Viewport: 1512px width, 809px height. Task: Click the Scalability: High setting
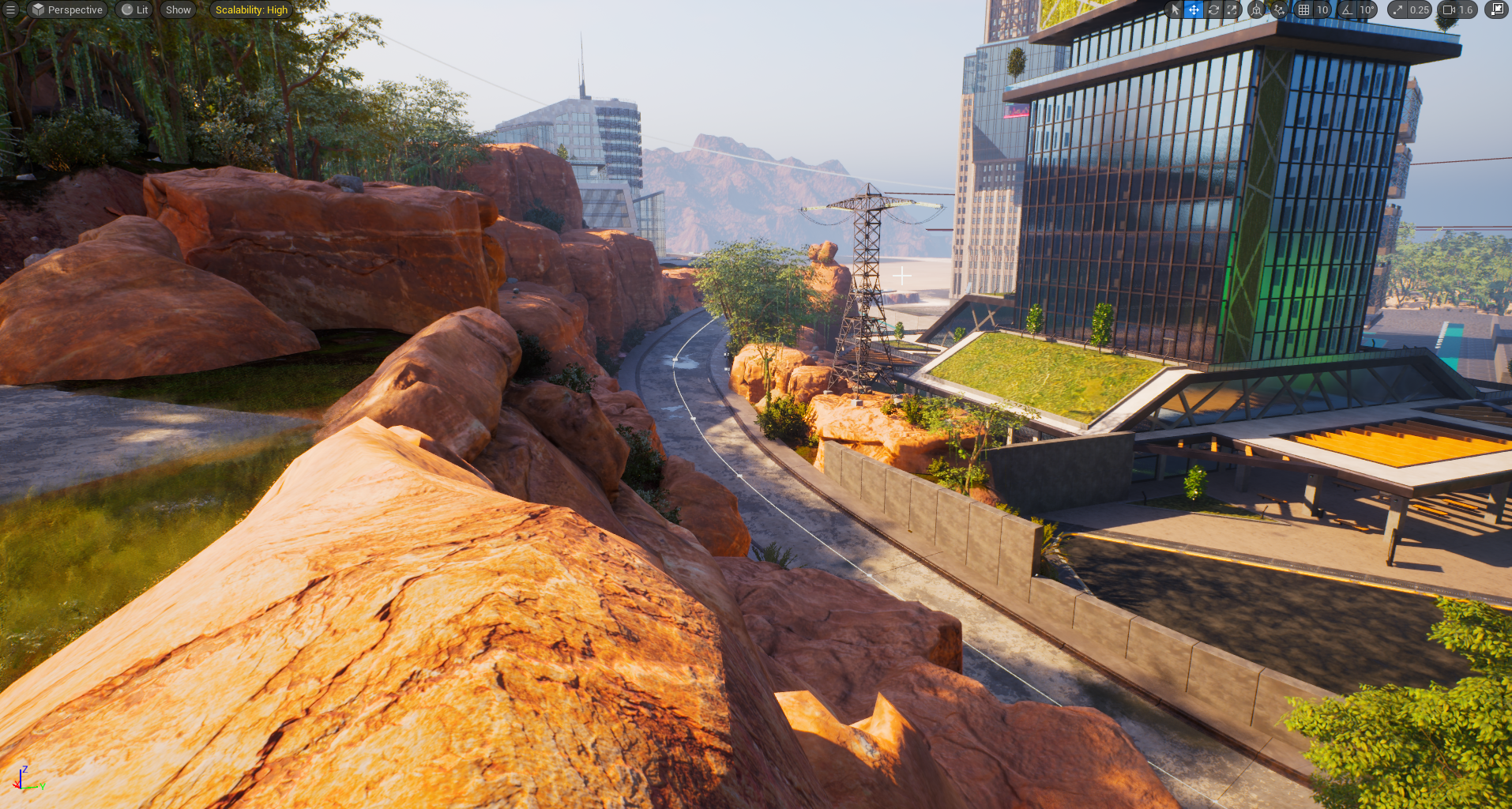[x=251, y=9]
